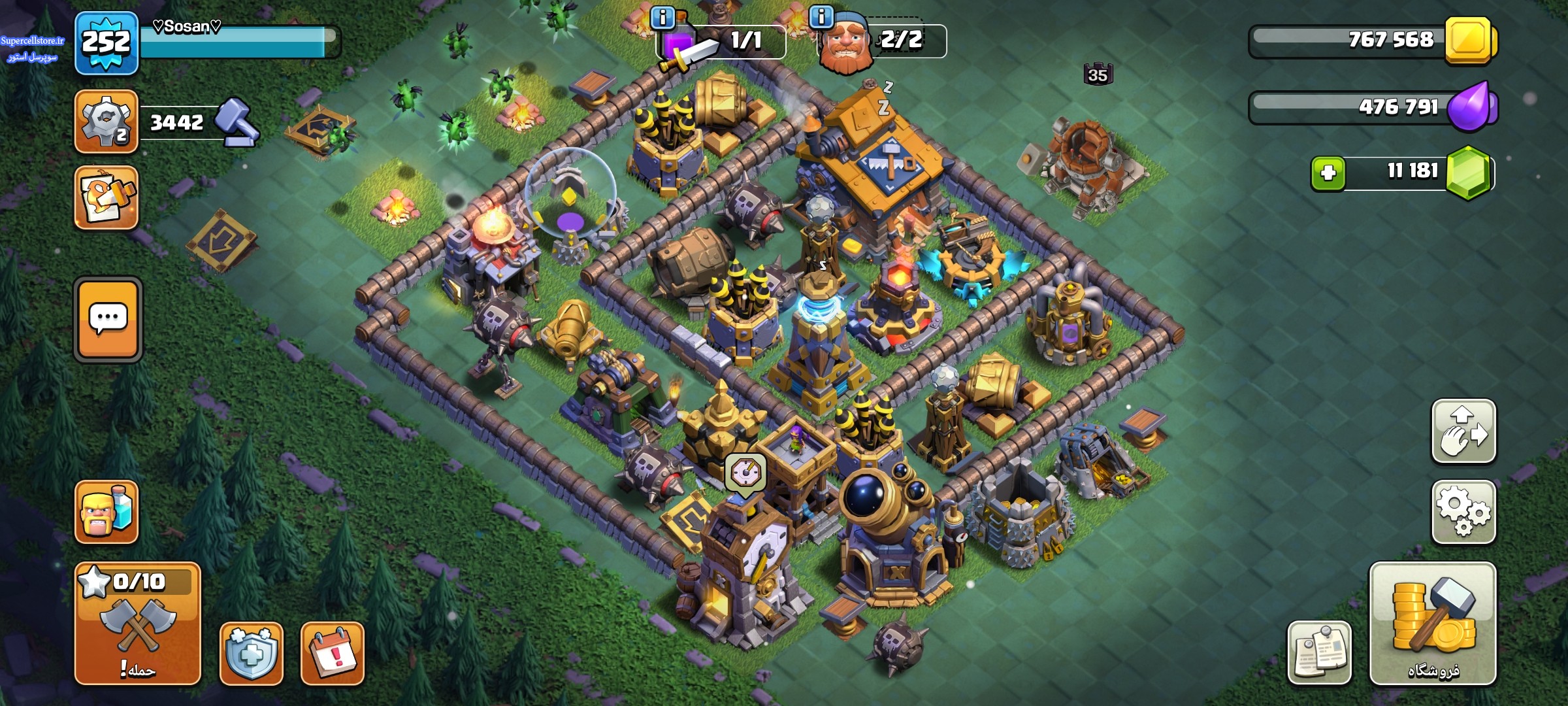Viewport: 1568px width, 706px height.
Task: Open the clipboard notes button beside the shop
Action: 1319,653
